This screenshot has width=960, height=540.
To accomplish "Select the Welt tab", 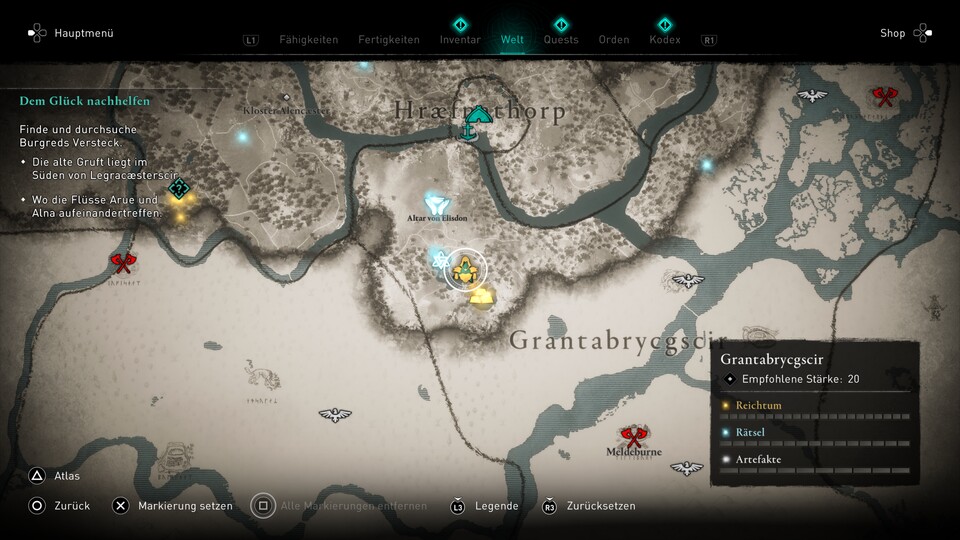I will tap(512, 40).
